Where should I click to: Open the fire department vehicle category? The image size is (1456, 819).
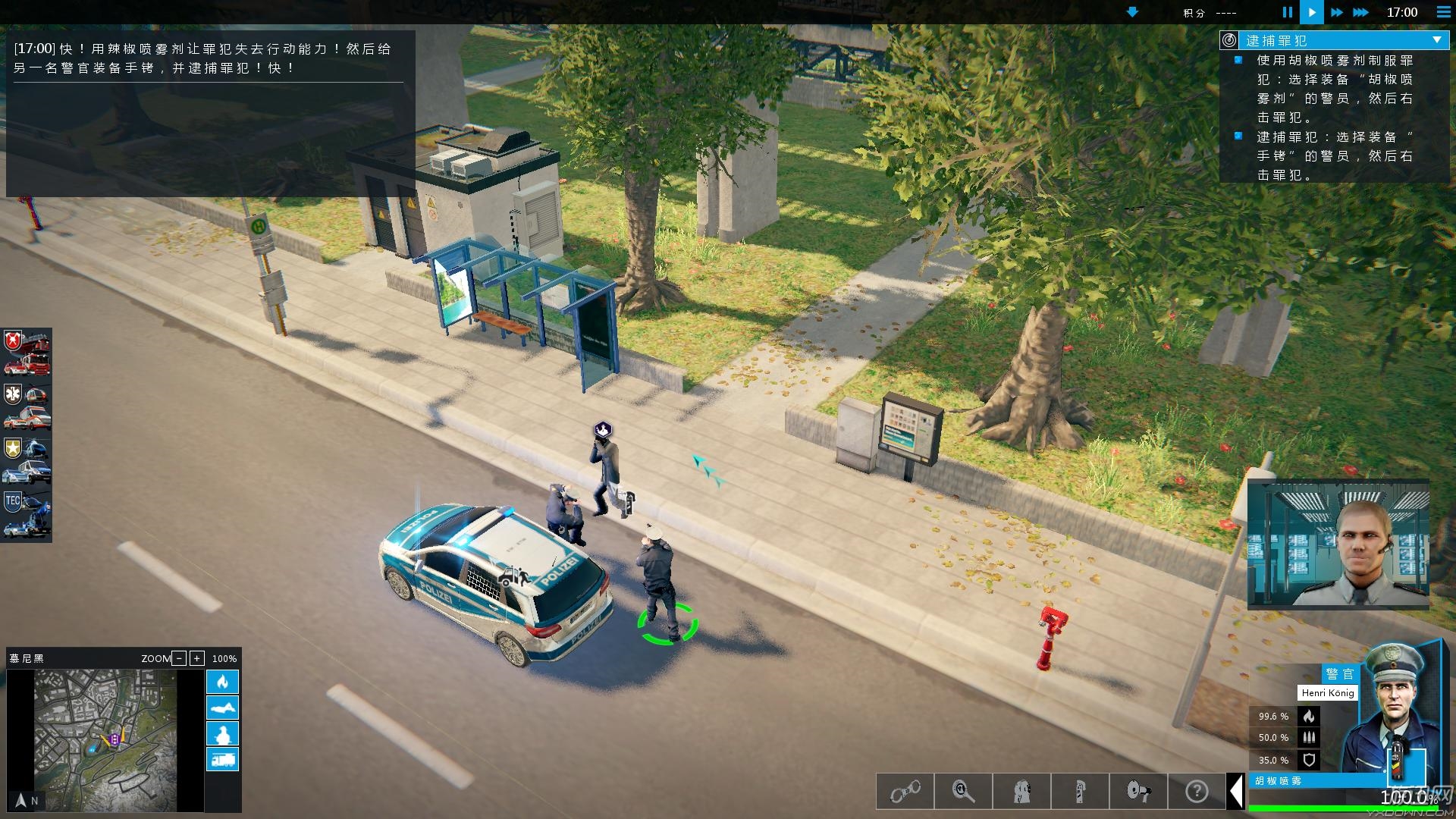click(27, 353)
